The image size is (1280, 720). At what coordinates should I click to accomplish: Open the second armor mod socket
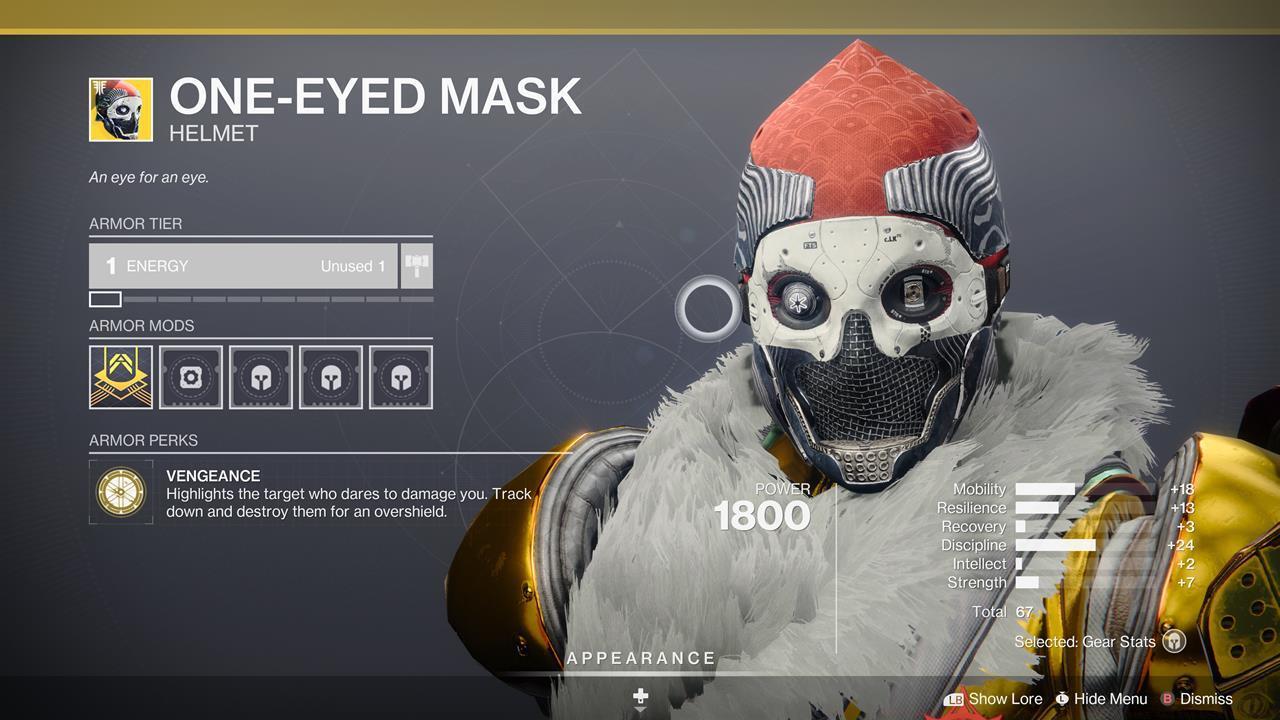(x=190, y=377)
